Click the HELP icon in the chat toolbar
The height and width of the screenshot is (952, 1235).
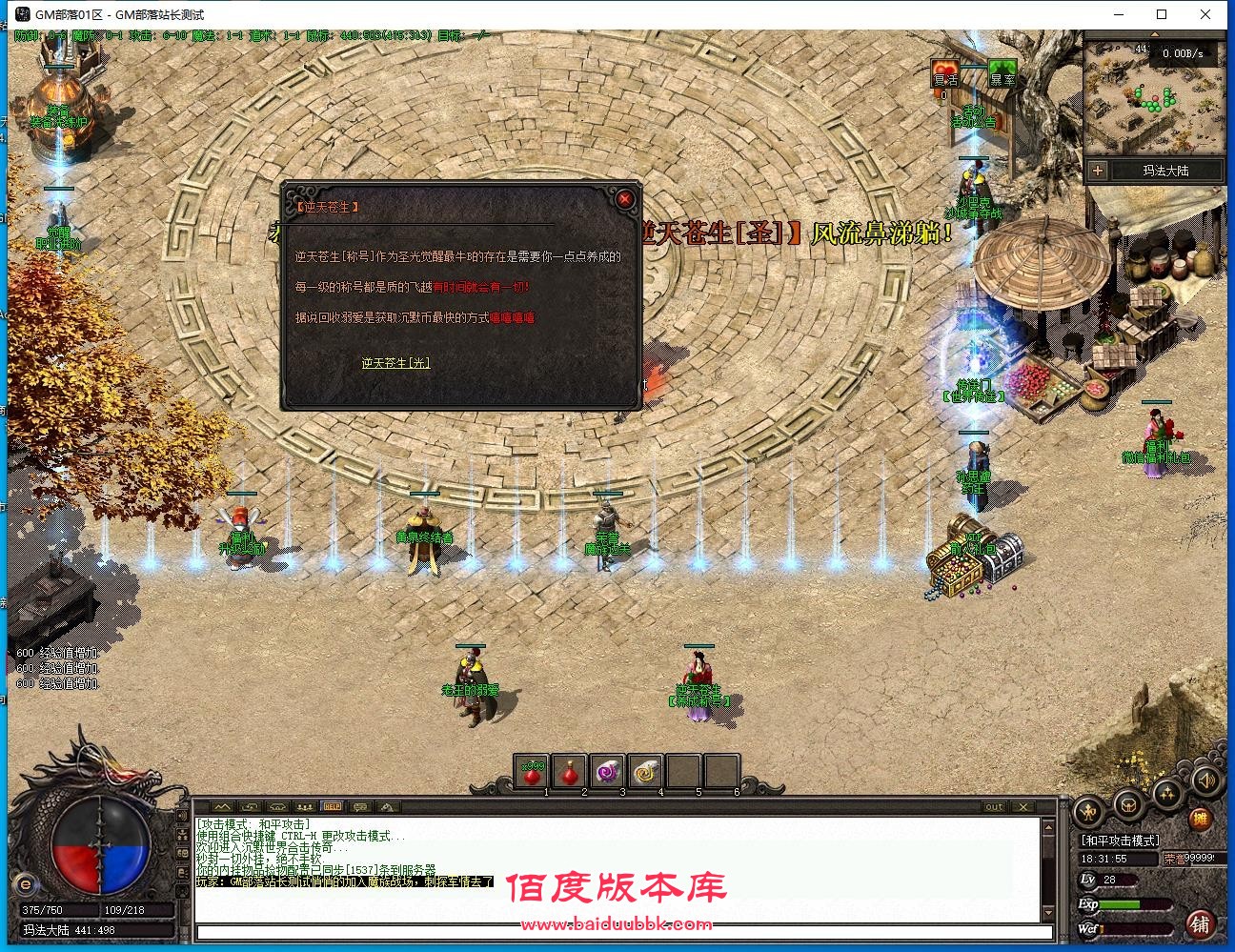pos(332,807)
